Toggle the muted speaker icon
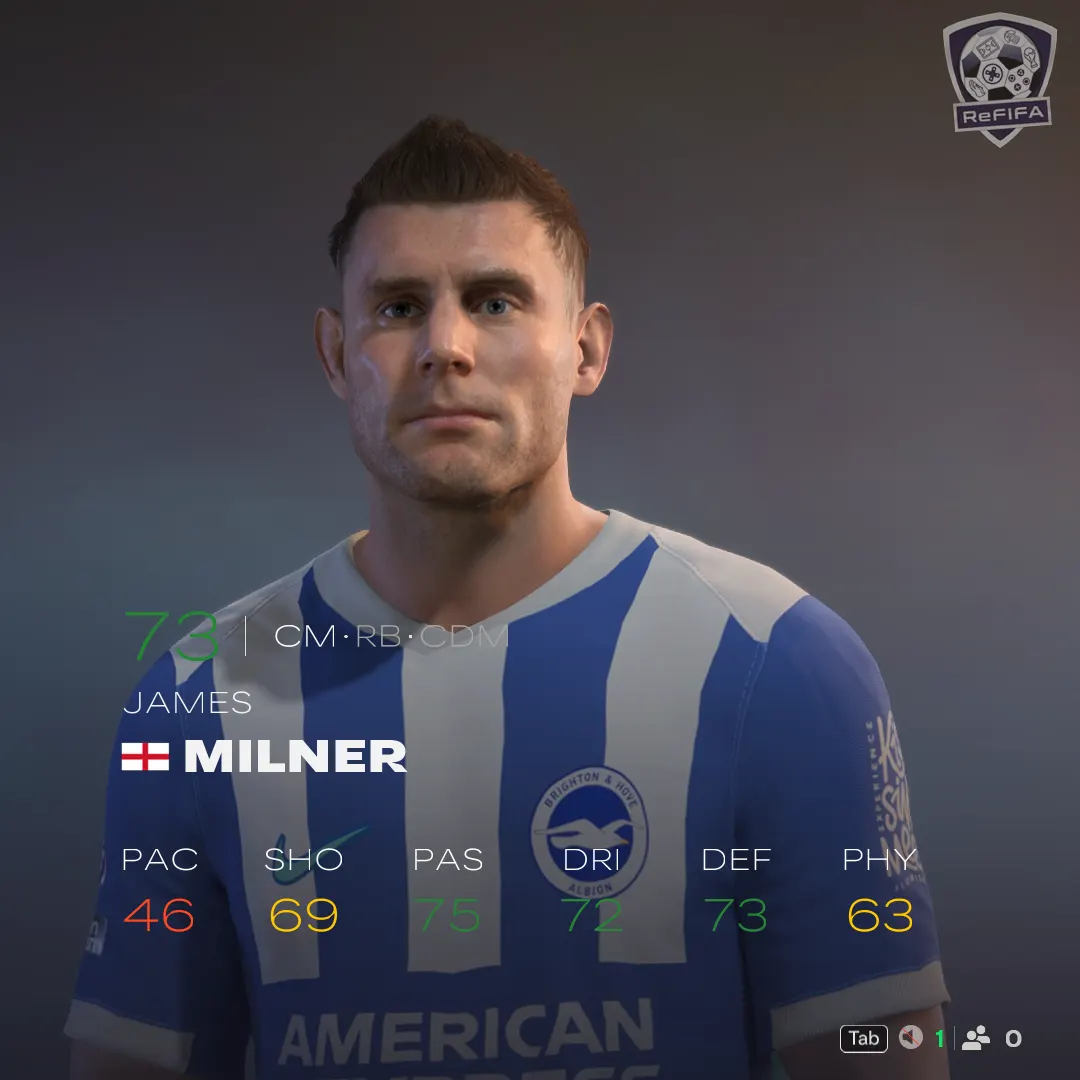 click(x=910, y=1038)
